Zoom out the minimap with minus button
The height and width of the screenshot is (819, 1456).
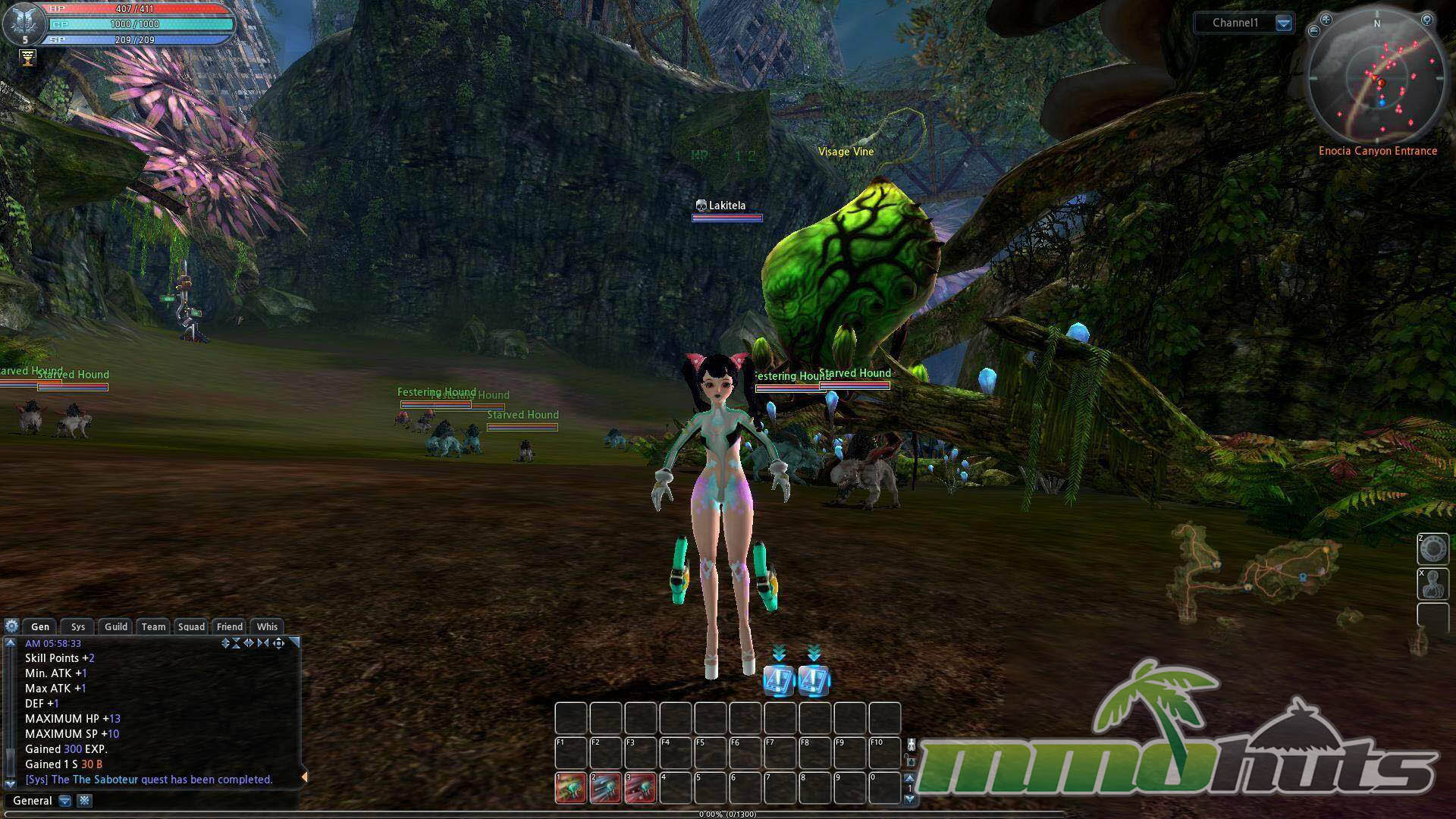click(x=1314, y=31)
